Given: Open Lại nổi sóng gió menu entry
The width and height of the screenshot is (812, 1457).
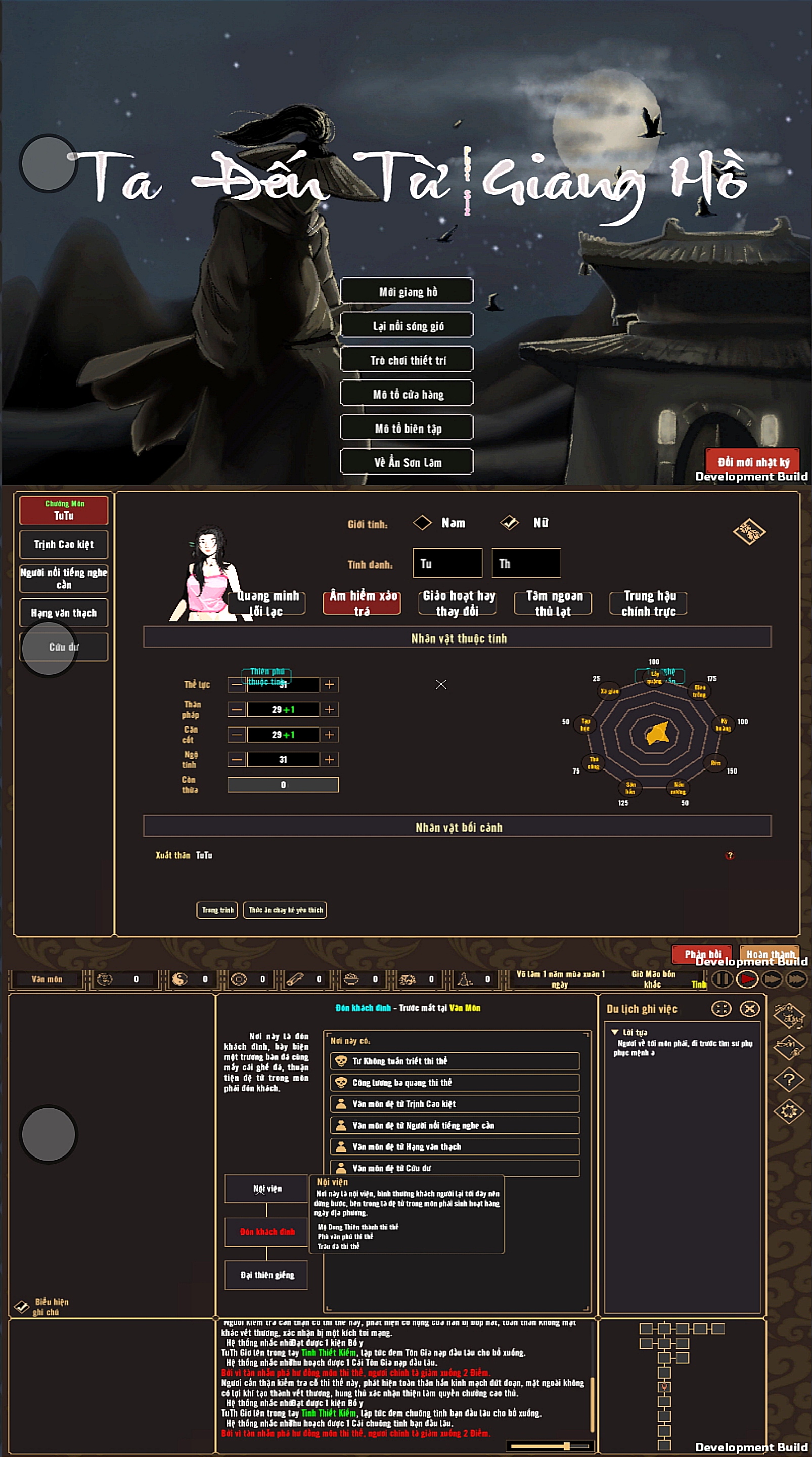Looking at the screenshot, I should pyautogui.click(x=407, y=326).
